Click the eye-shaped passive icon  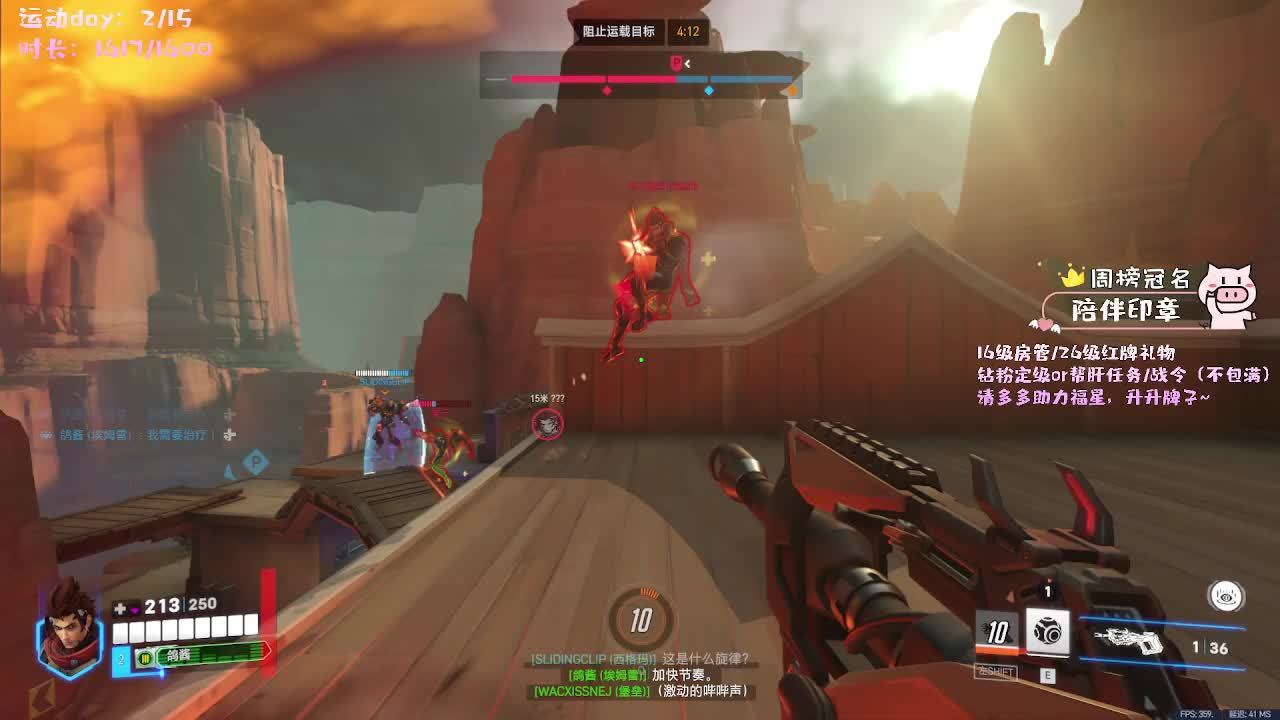[x=1226, y=596]
